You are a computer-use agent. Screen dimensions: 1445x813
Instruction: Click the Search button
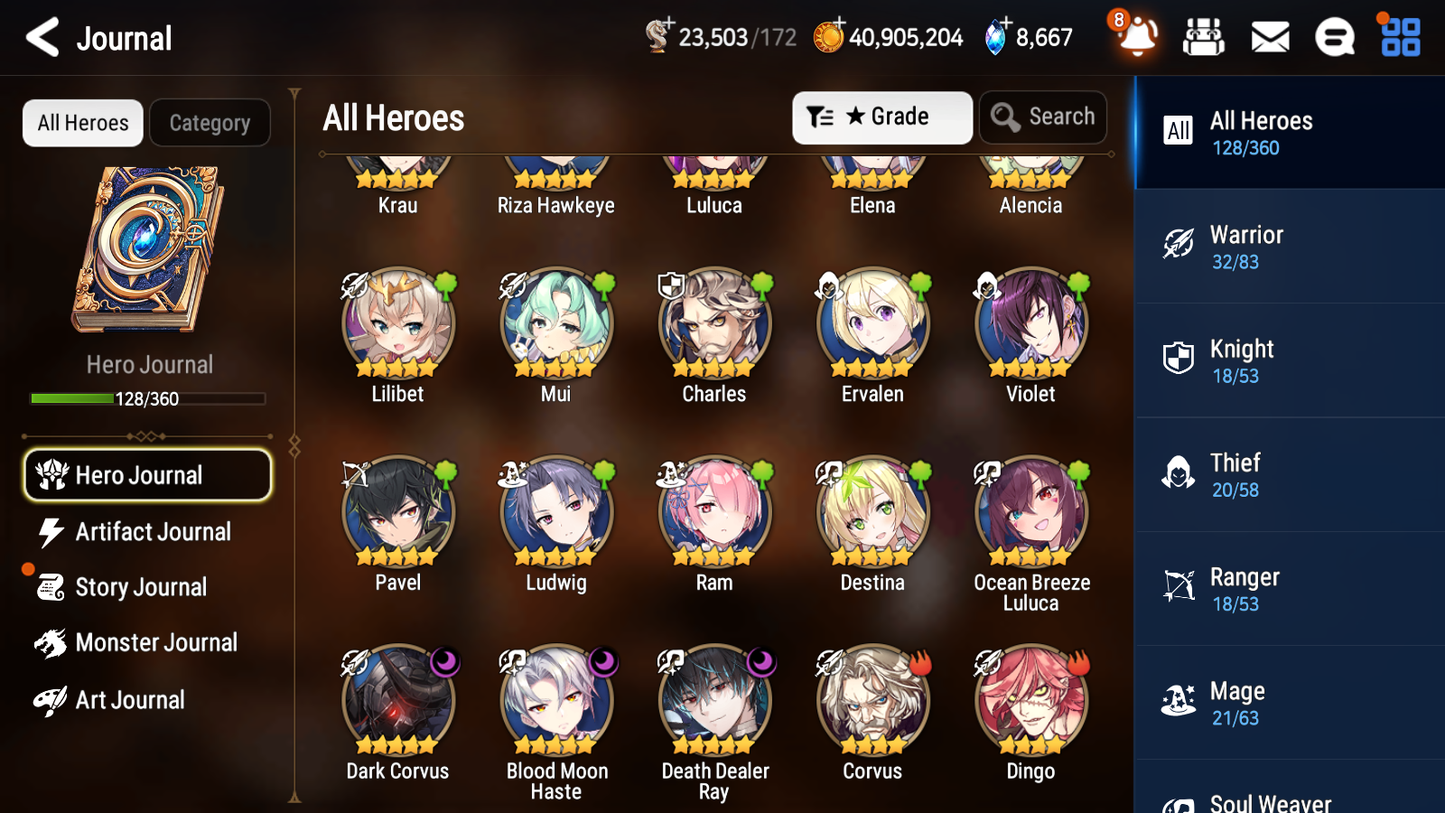1043,117
